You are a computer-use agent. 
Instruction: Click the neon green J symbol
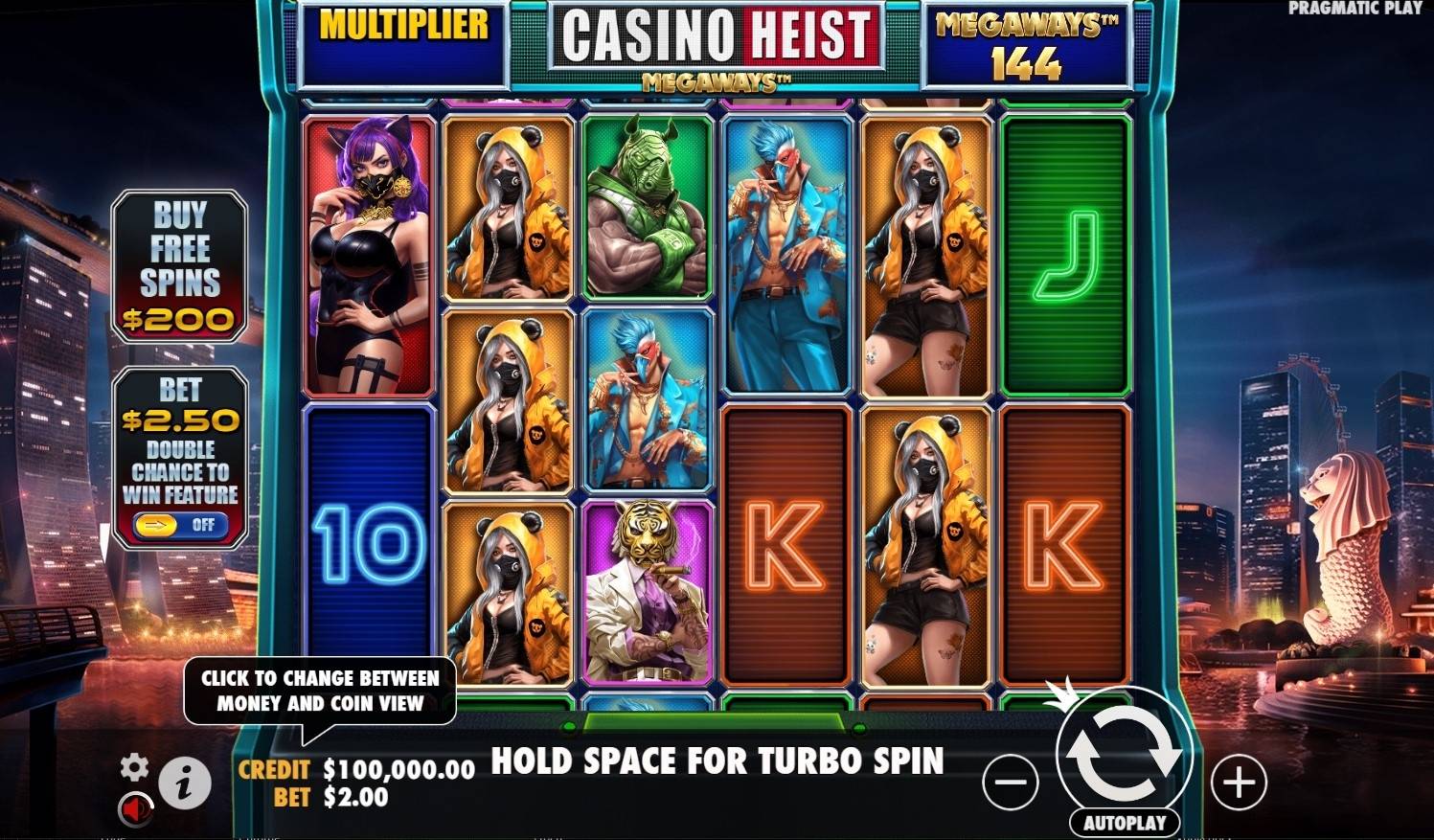(1063, 249)
